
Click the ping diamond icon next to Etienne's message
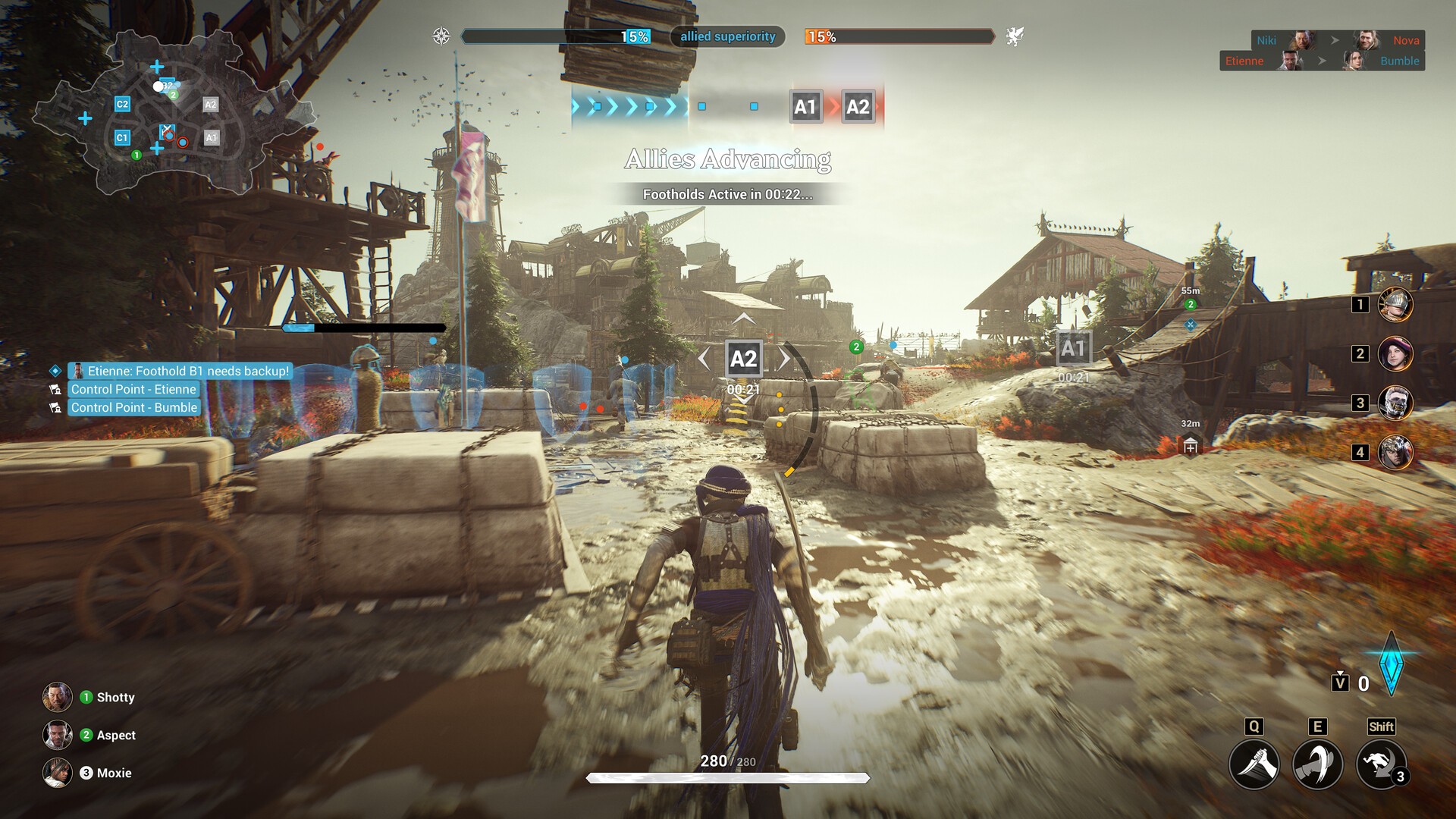click(54, 371)
